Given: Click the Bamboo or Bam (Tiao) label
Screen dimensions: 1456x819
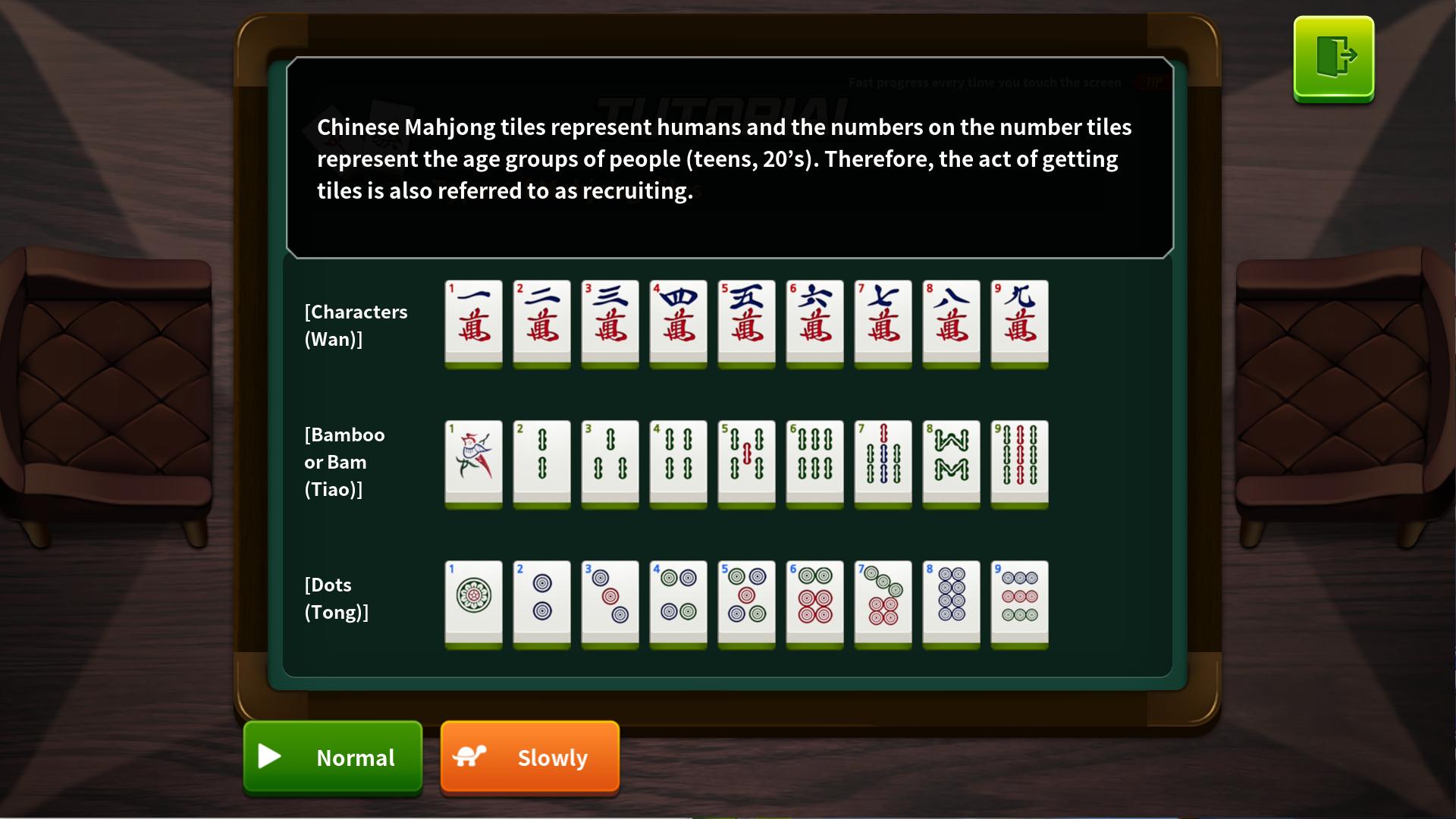Looking at the screenshot, I should coord(344,462).
